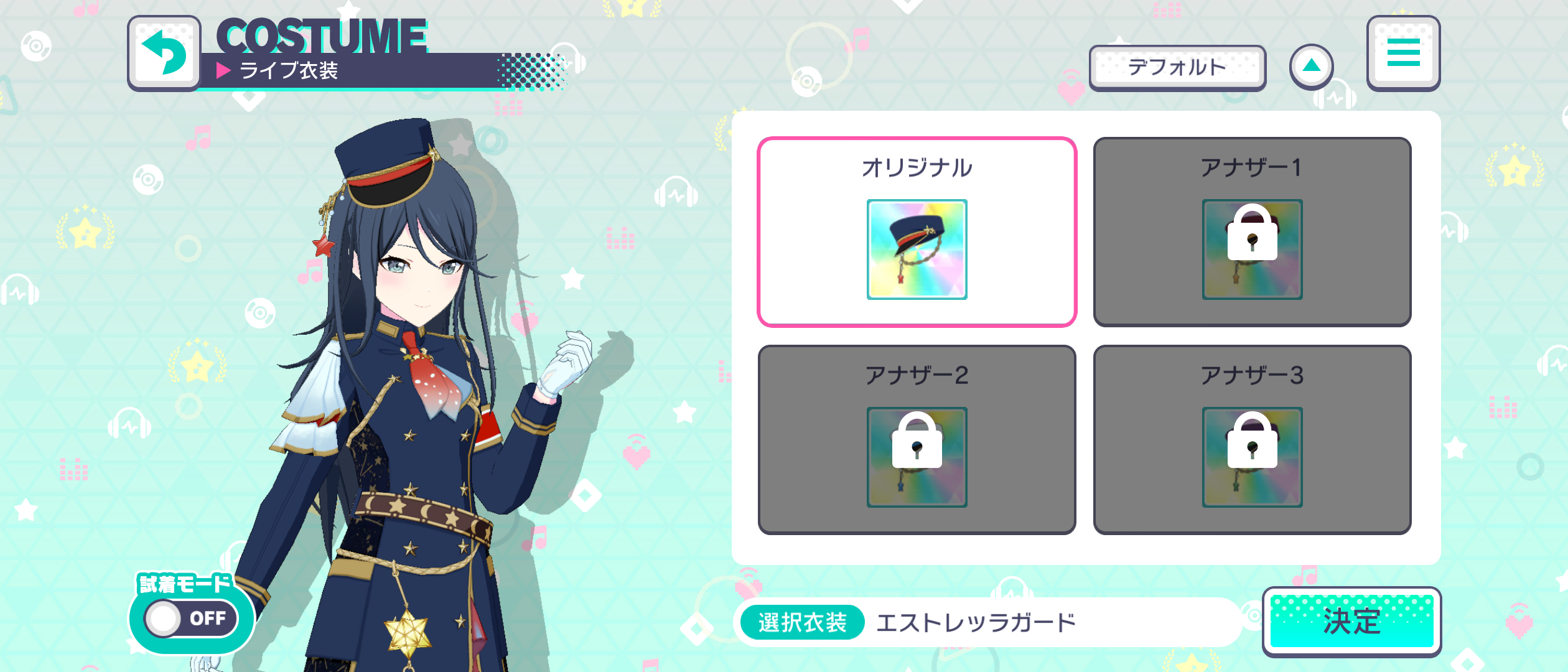This screenshot has width=1568, height=672.
Task: Click the pink arrow beside ライブ衣装
Action: (x=224, y=72)
